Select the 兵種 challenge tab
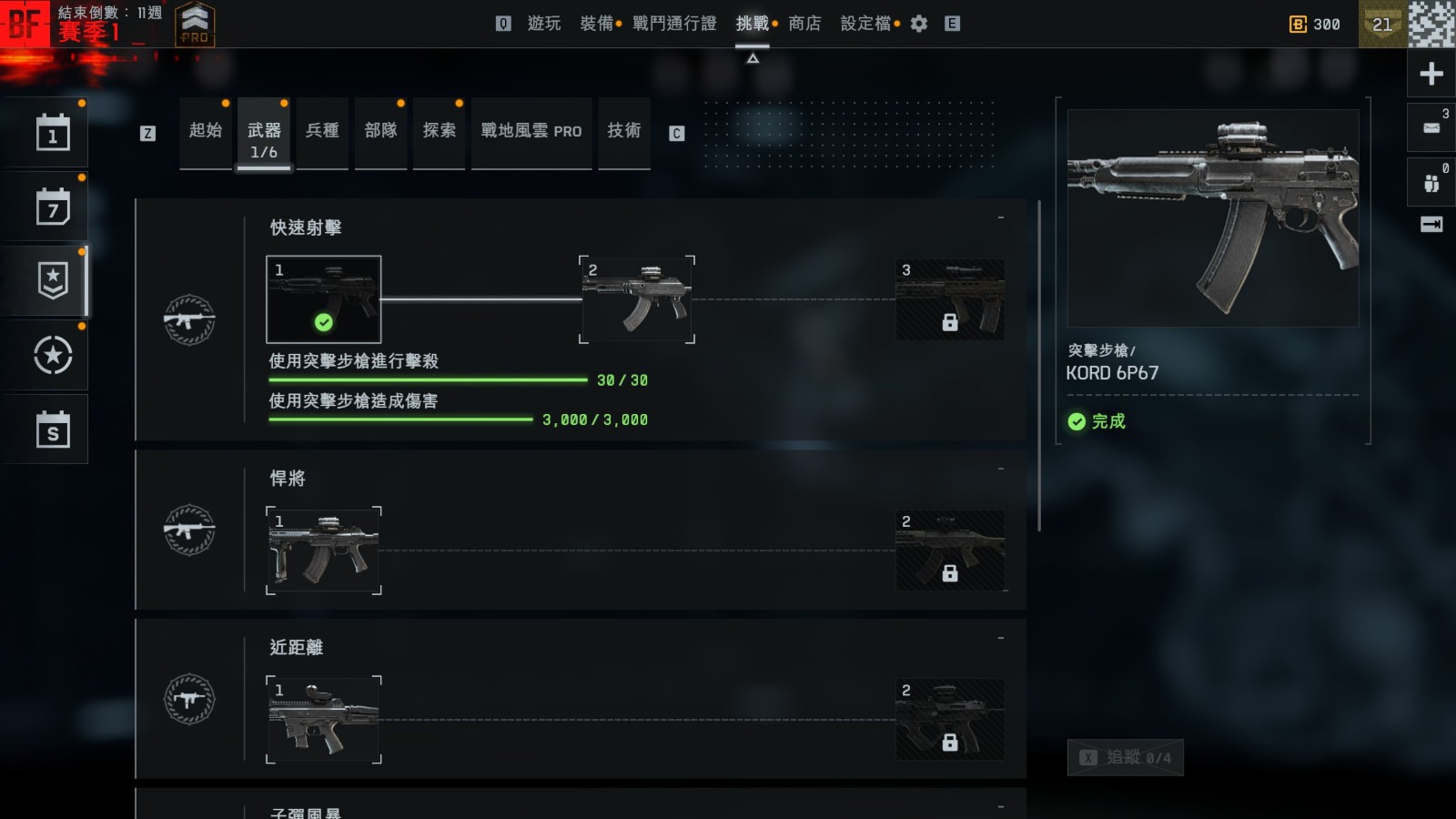The width and height of the screenshot is (1456, 819). point(322,131)
